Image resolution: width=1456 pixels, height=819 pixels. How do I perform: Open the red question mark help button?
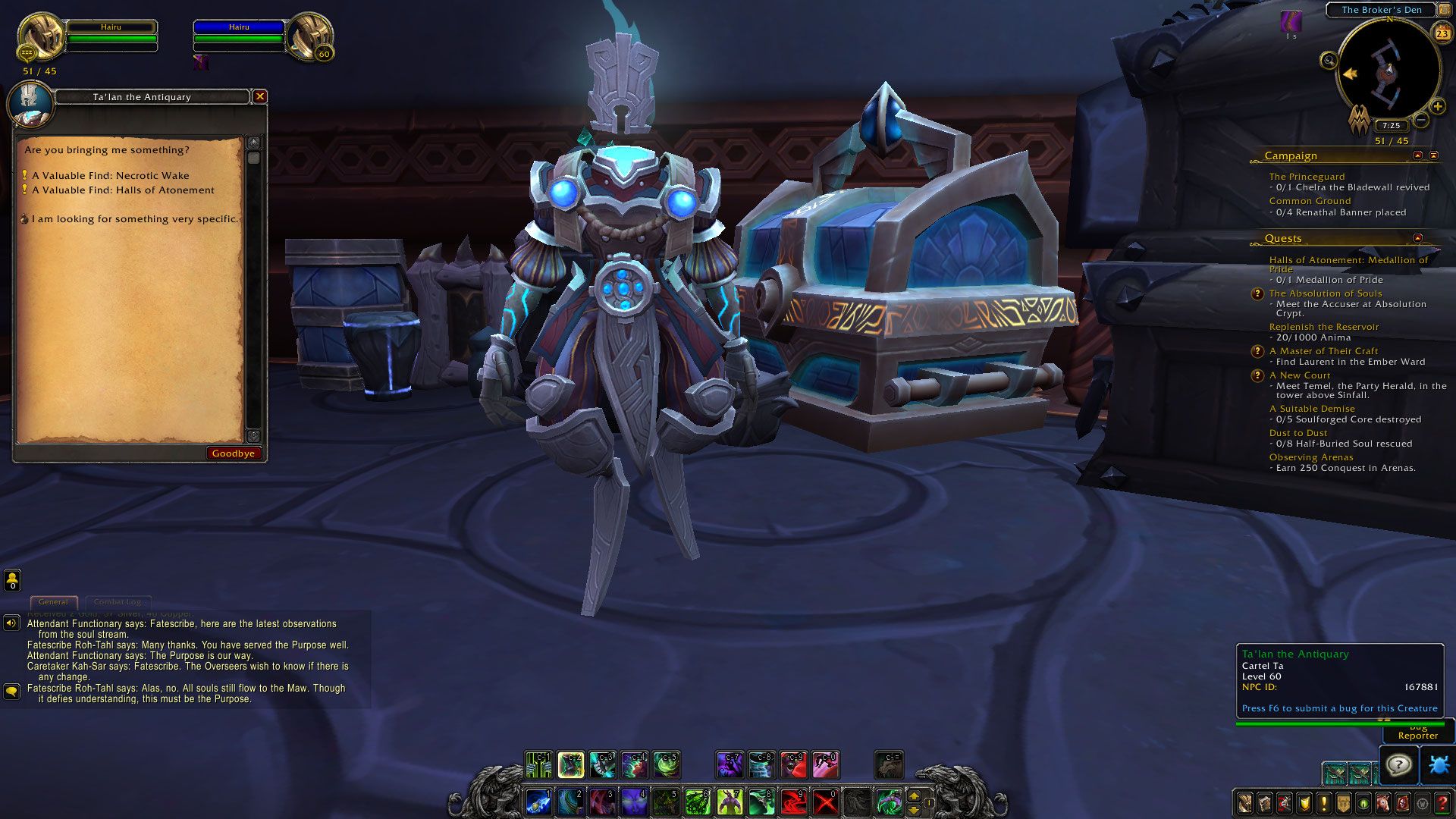pos(1442,803)
